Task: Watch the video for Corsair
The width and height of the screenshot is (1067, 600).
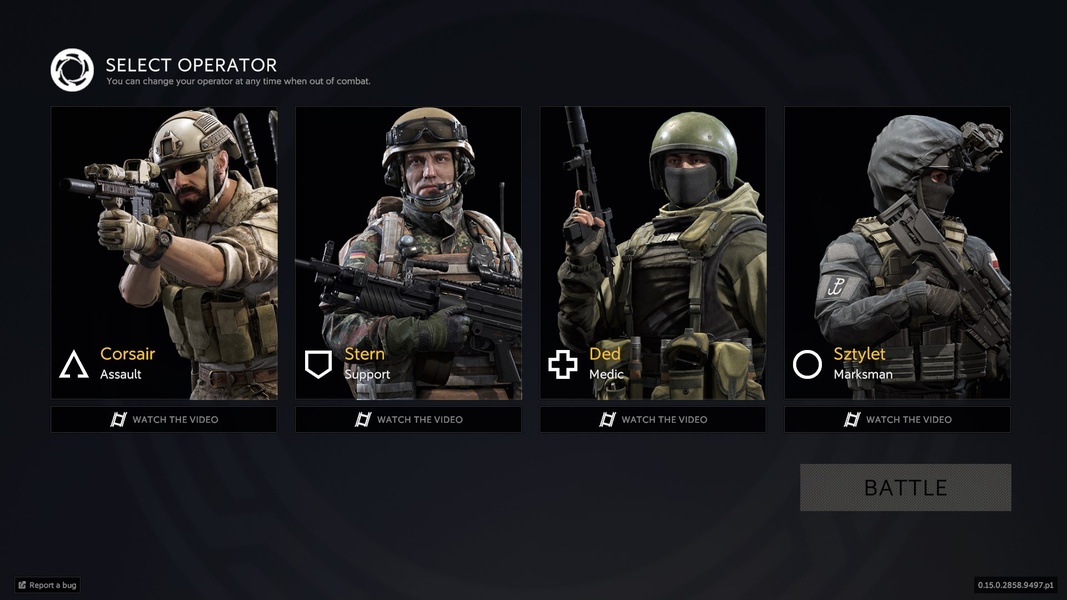Action: [164, 419]
